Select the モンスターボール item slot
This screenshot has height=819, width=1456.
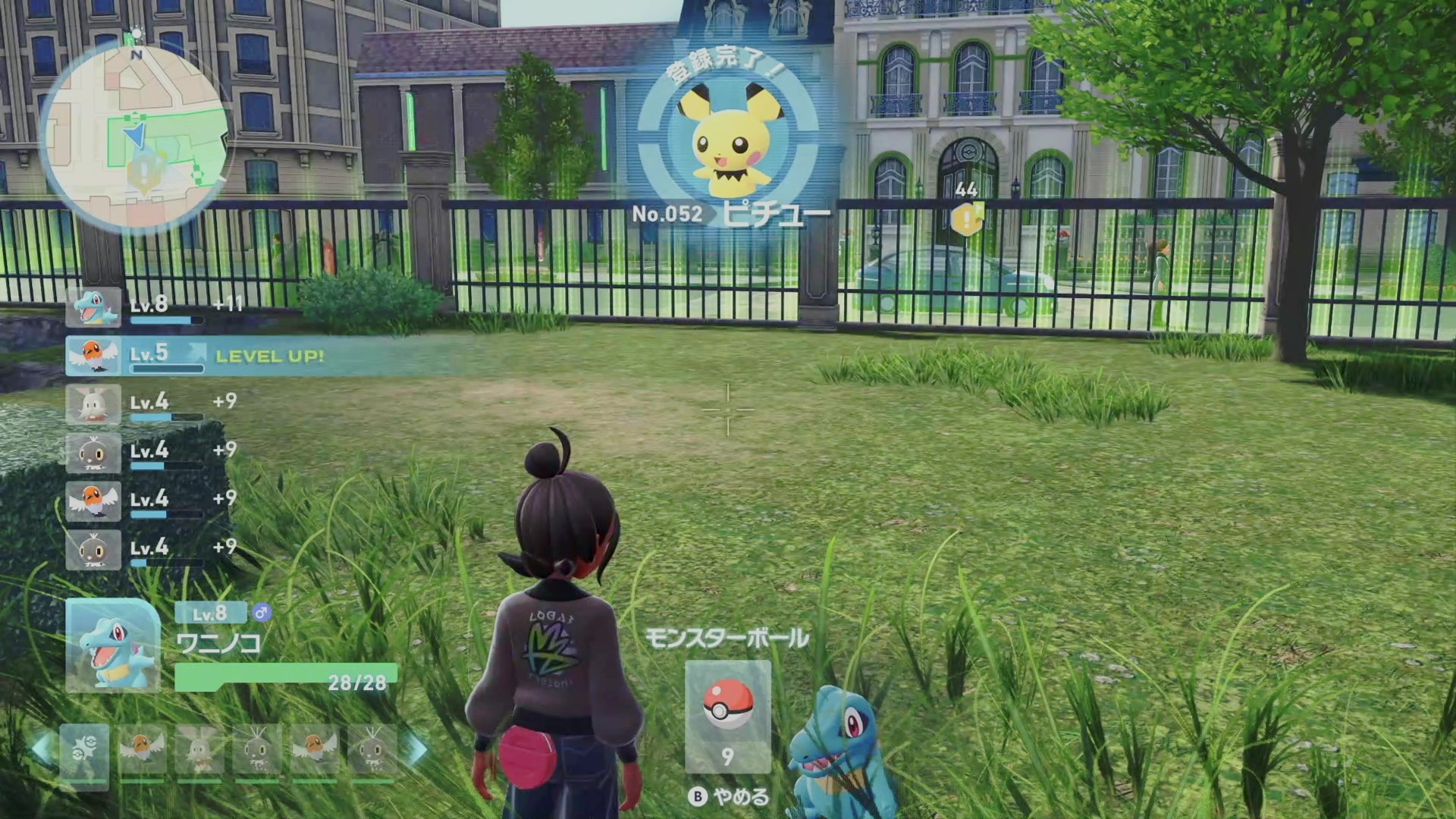pyautogui.click(x=727, y=717)
